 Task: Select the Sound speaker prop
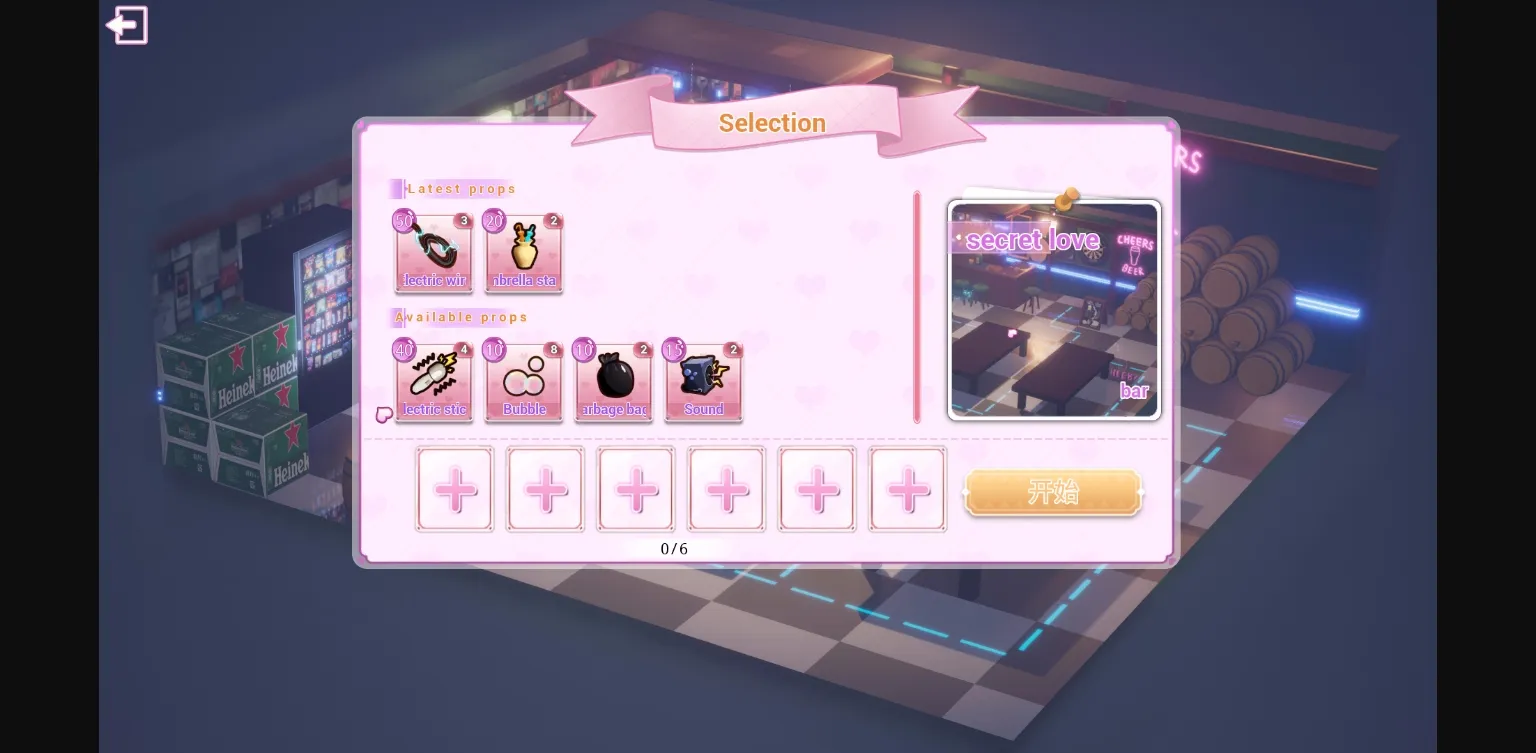click(704, 381)
